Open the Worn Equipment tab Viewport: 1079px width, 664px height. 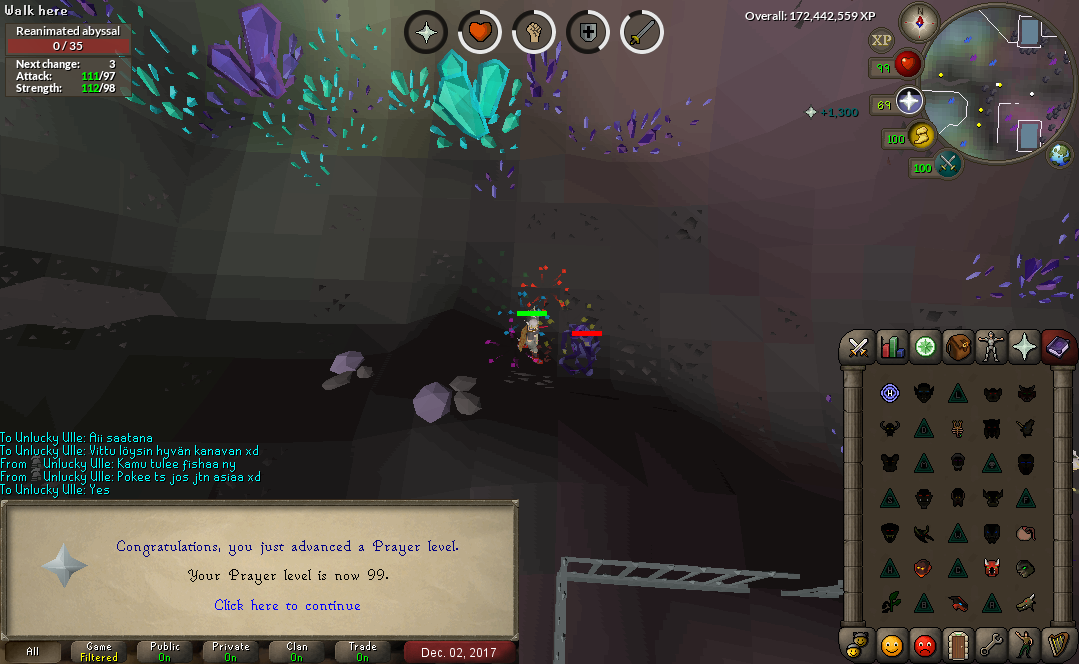point(992,347)
